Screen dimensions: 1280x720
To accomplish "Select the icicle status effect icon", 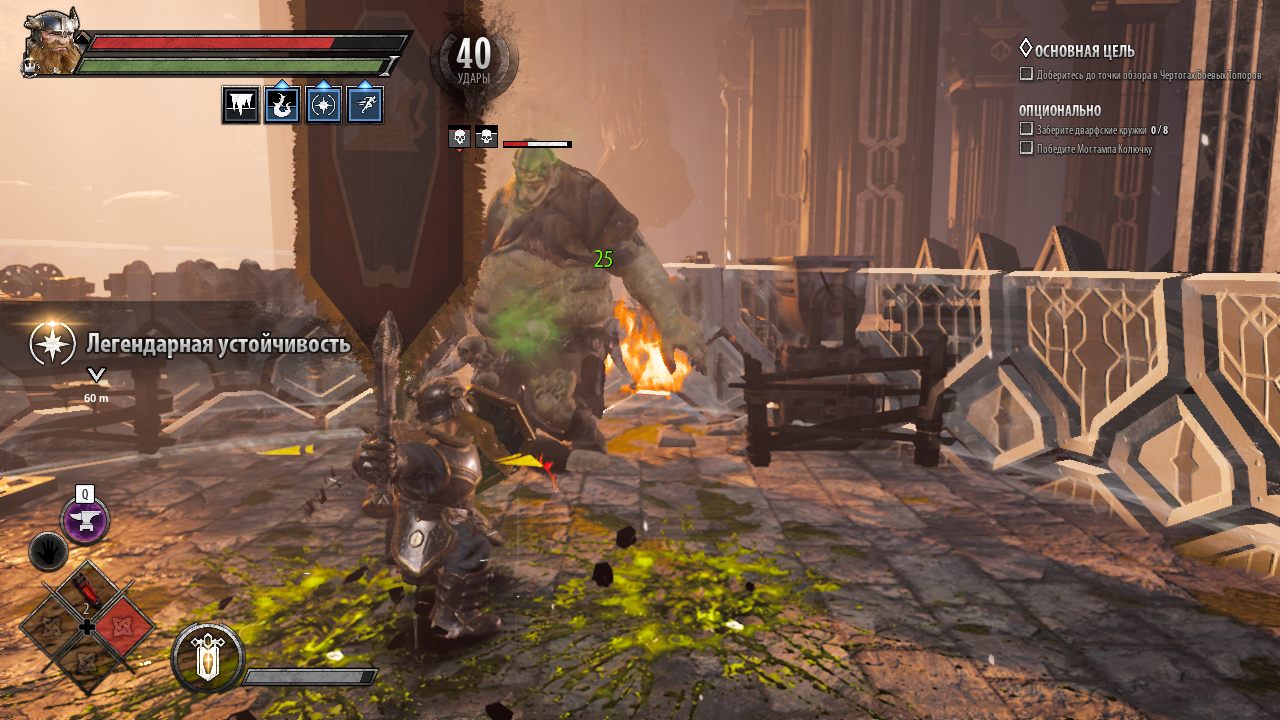I will point(241,105).
